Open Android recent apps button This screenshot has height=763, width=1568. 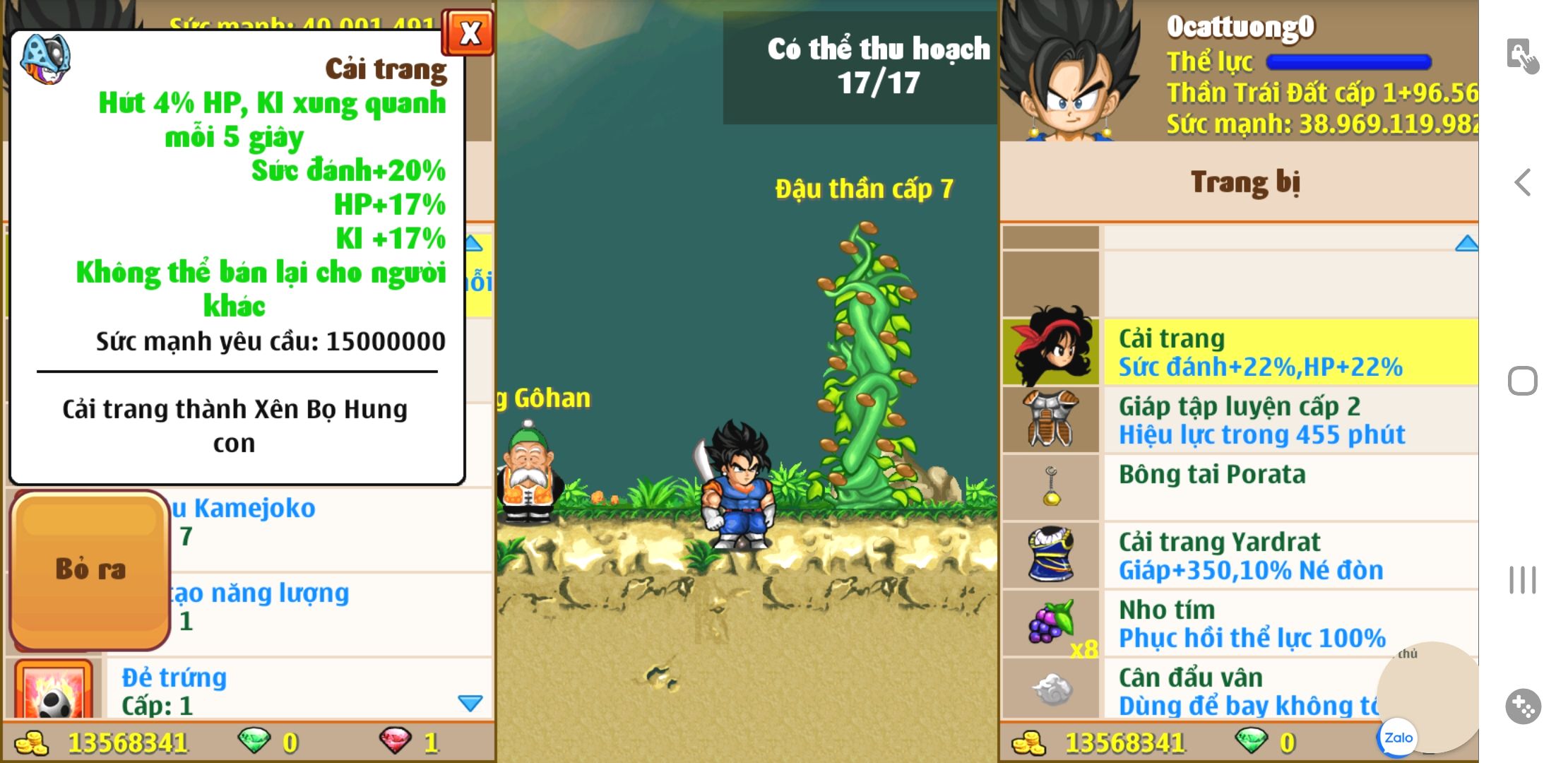coord(1523,580)
